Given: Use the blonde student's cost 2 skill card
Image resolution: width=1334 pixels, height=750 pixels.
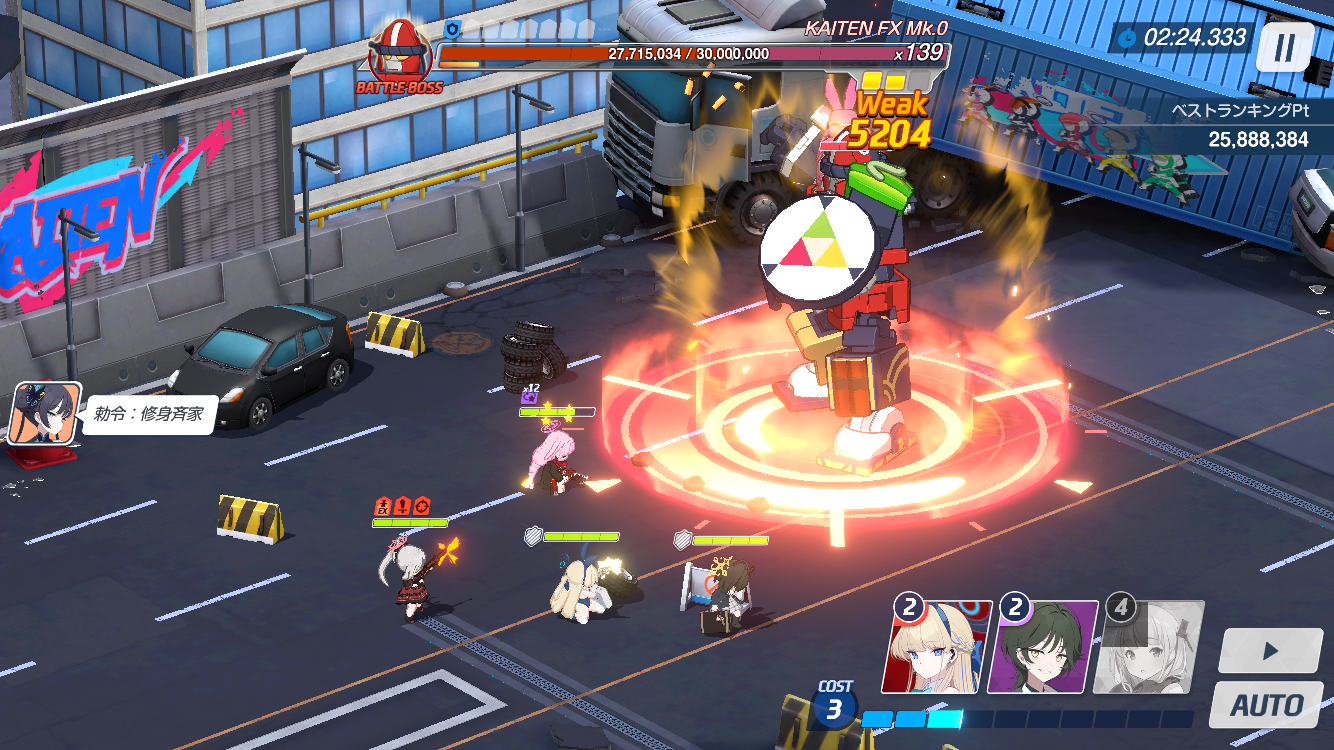Looking at the screenshot, I should coord(936,646).
